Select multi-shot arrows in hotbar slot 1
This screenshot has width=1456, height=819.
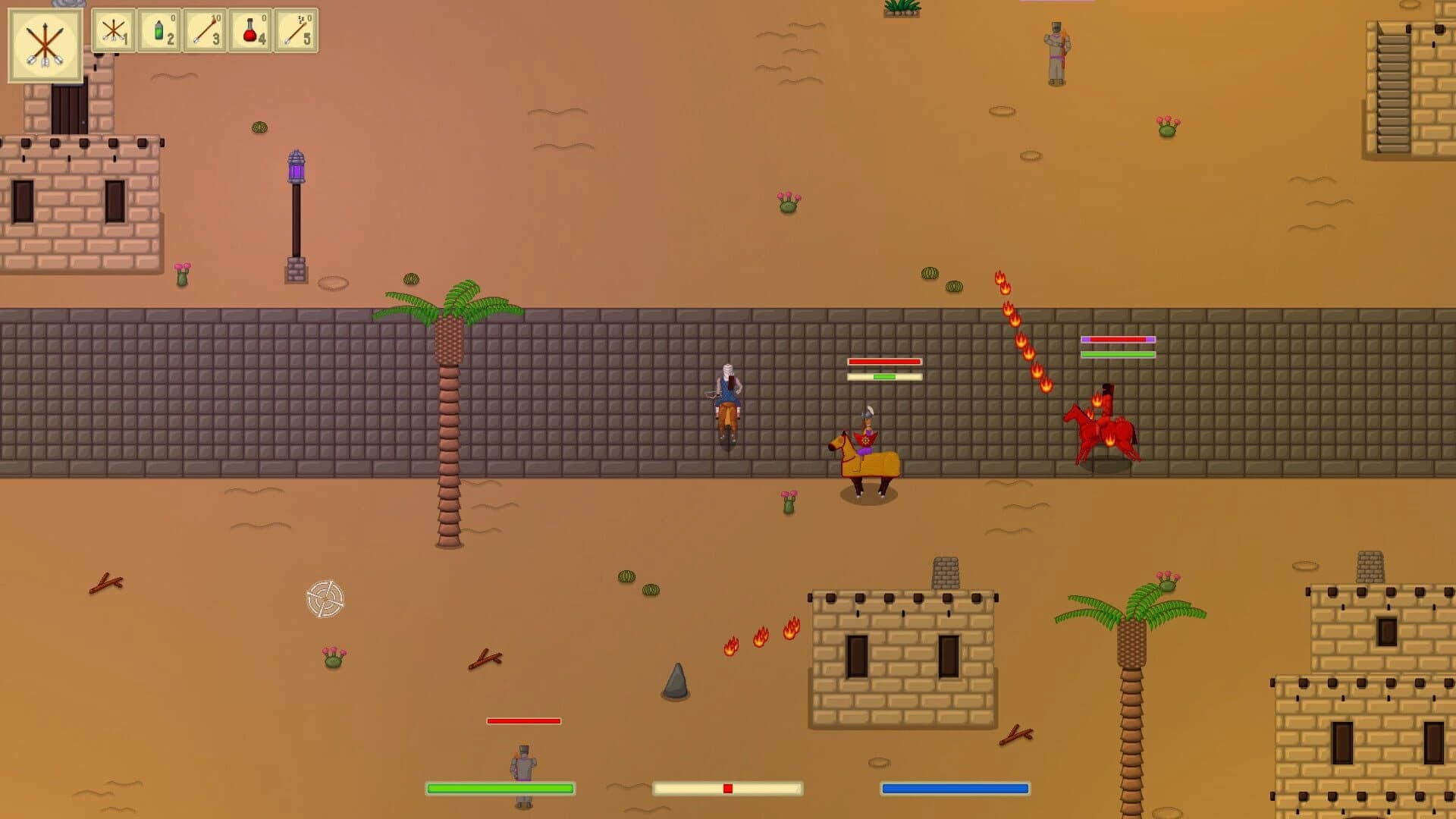coord(114,32)
